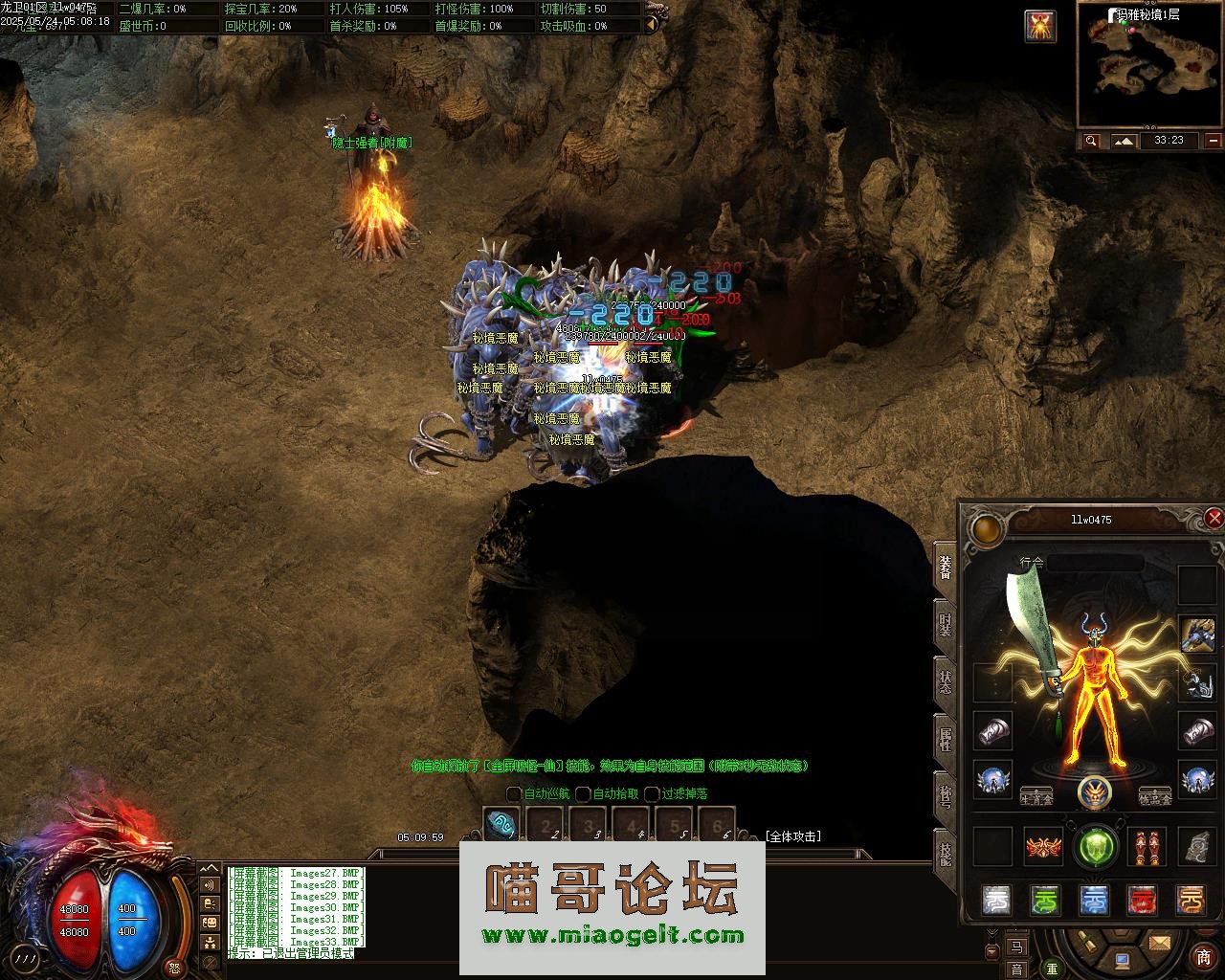This screenshot has width=1225, height=980.
Task: Enable the 自动拾取 auto-pickup checkbox
Action: (x=583, y=793)
